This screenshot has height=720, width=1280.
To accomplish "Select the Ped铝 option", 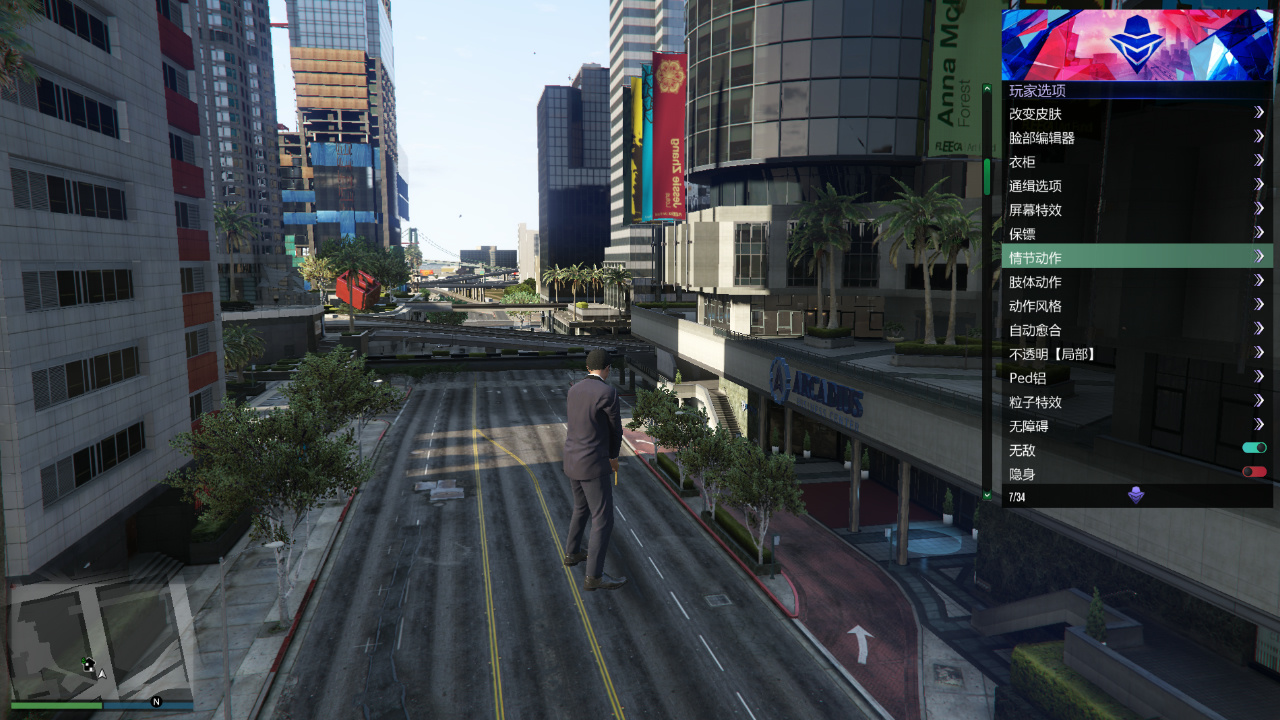I will tap(1100, 378).
